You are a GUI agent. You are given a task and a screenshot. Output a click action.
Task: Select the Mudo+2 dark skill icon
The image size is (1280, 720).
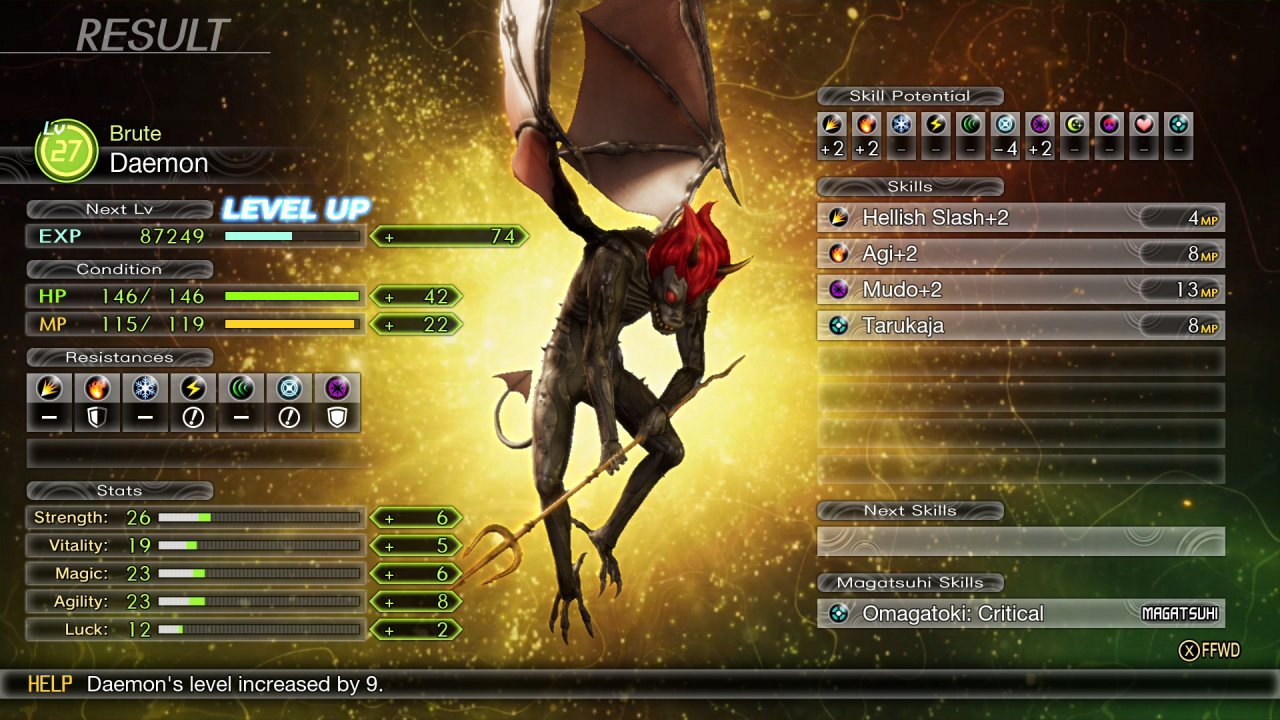coord(838,289)
